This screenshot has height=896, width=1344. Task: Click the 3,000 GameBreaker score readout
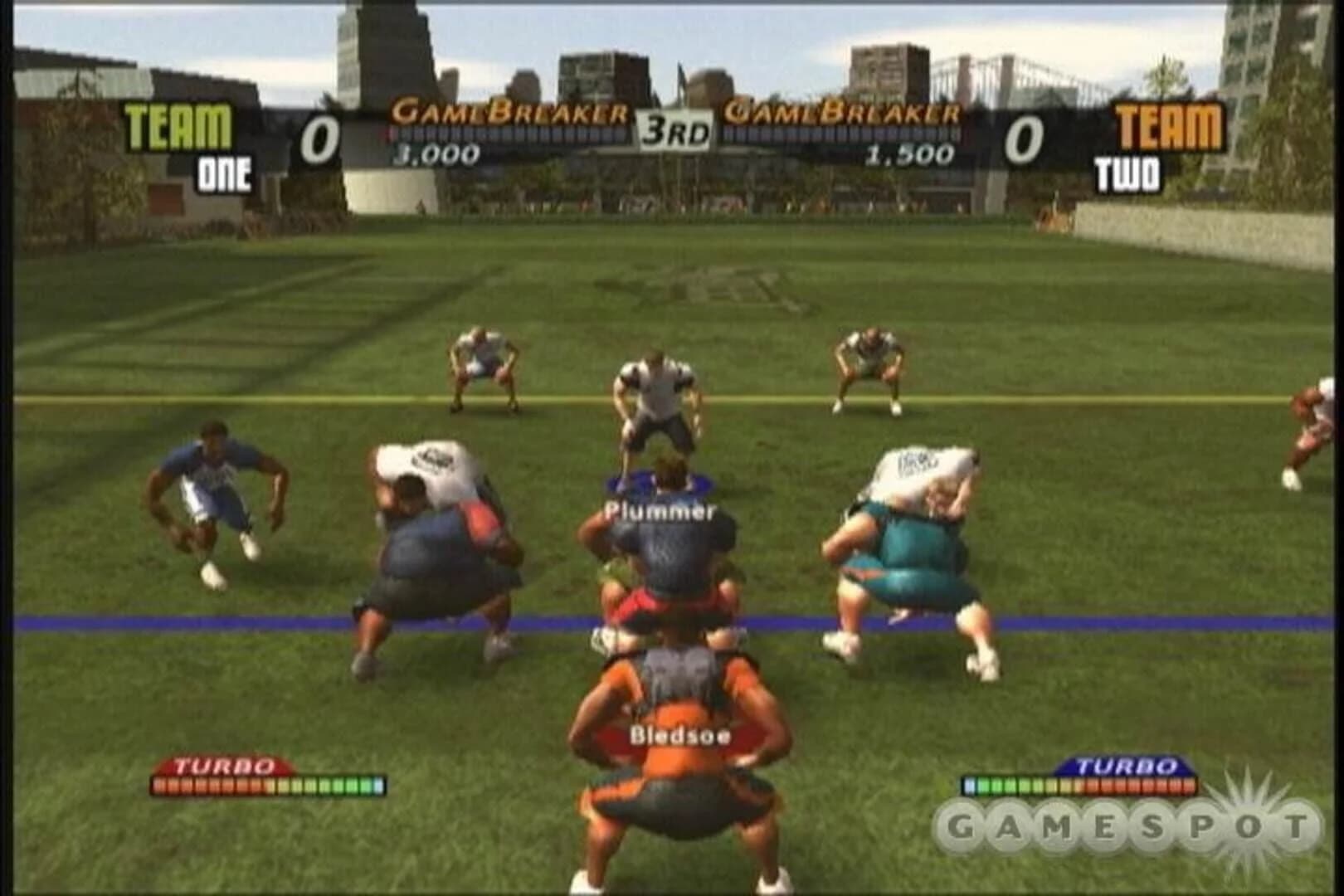(435, 152)
